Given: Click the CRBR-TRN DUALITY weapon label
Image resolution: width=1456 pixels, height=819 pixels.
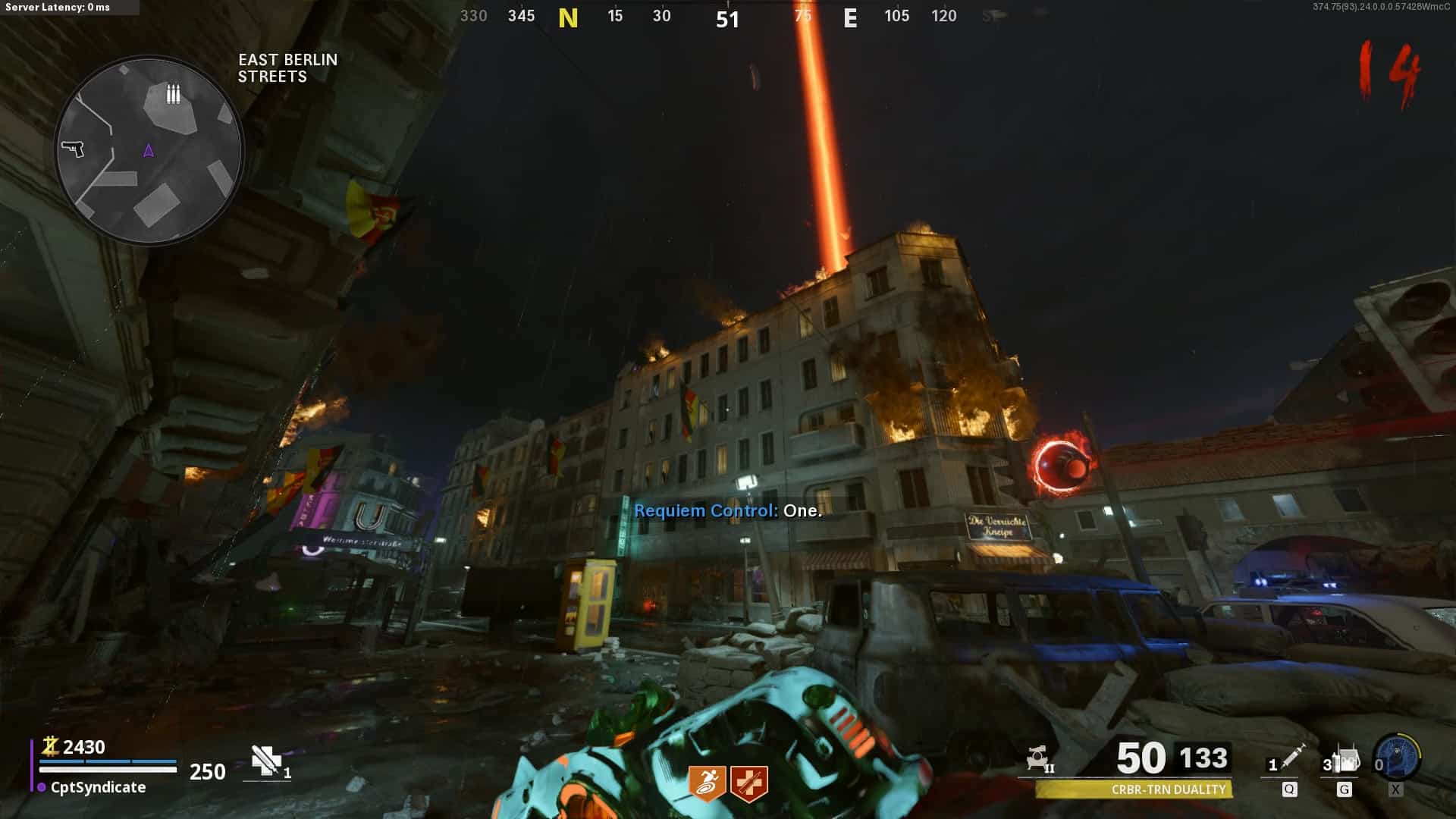Looking at the screenshot, I should (x=1168, y=789).
